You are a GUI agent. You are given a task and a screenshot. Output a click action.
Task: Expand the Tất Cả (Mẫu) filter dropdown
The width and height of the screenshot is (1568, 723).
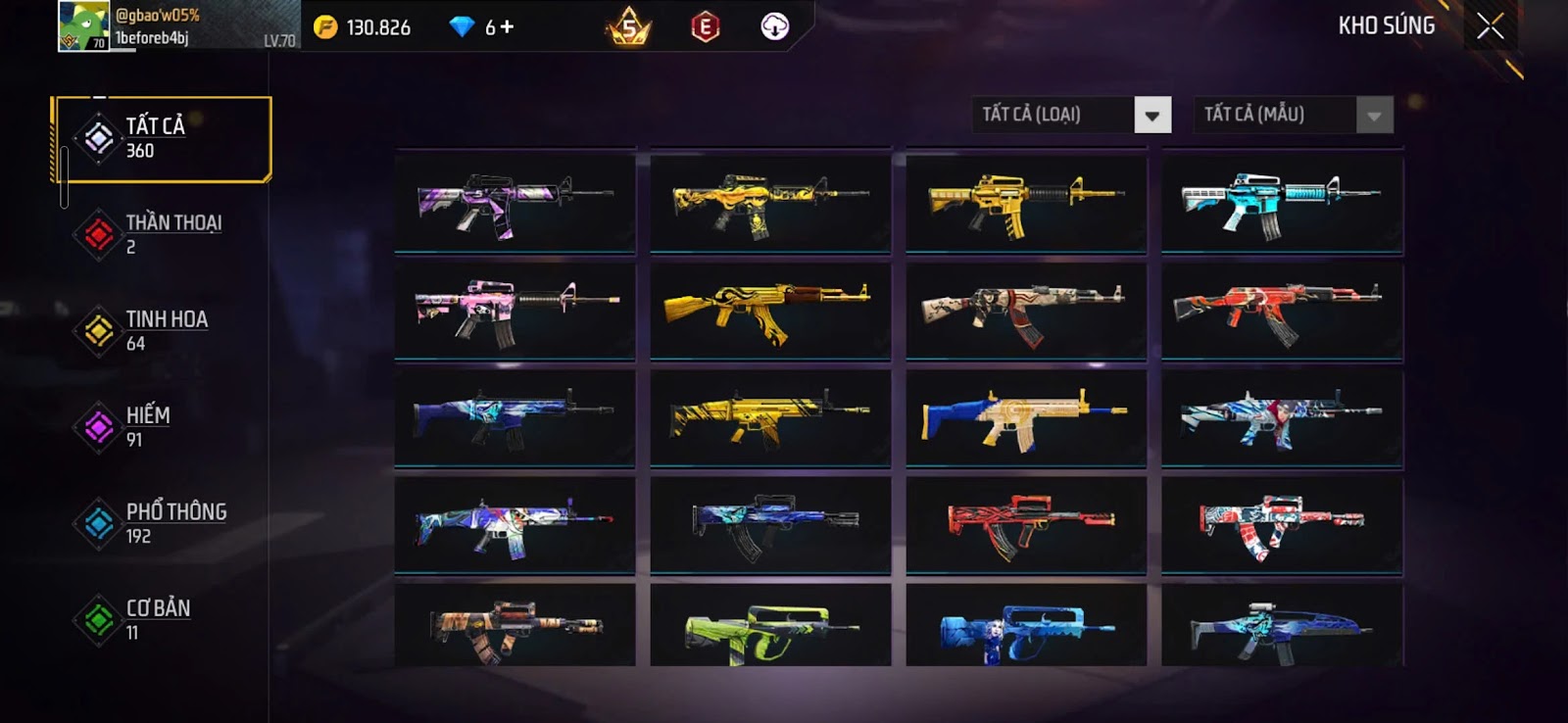point(1374,116)
